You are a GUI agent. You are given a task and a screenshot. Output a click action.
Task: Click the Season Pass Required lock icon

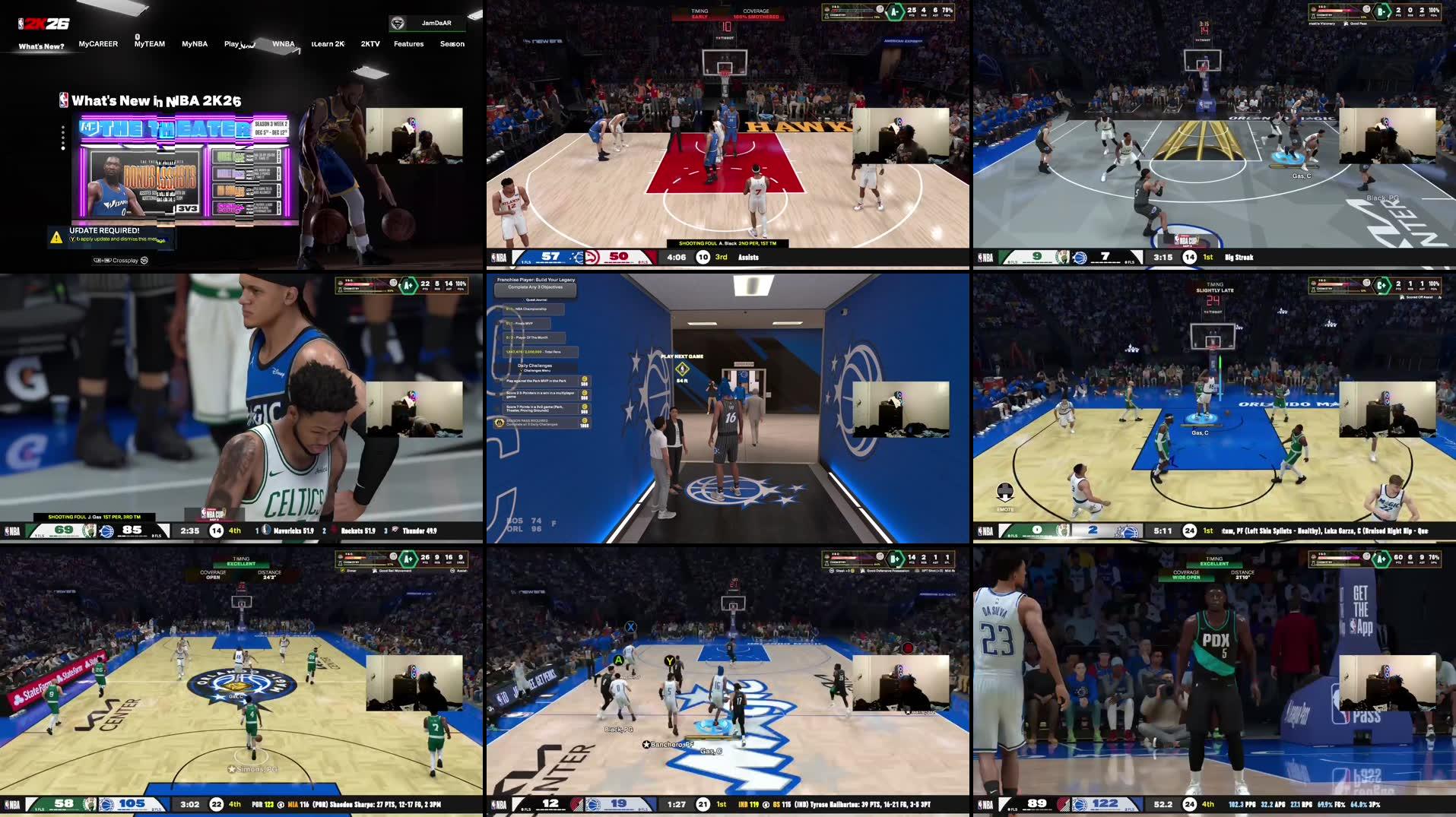click(x=499, y=423)
